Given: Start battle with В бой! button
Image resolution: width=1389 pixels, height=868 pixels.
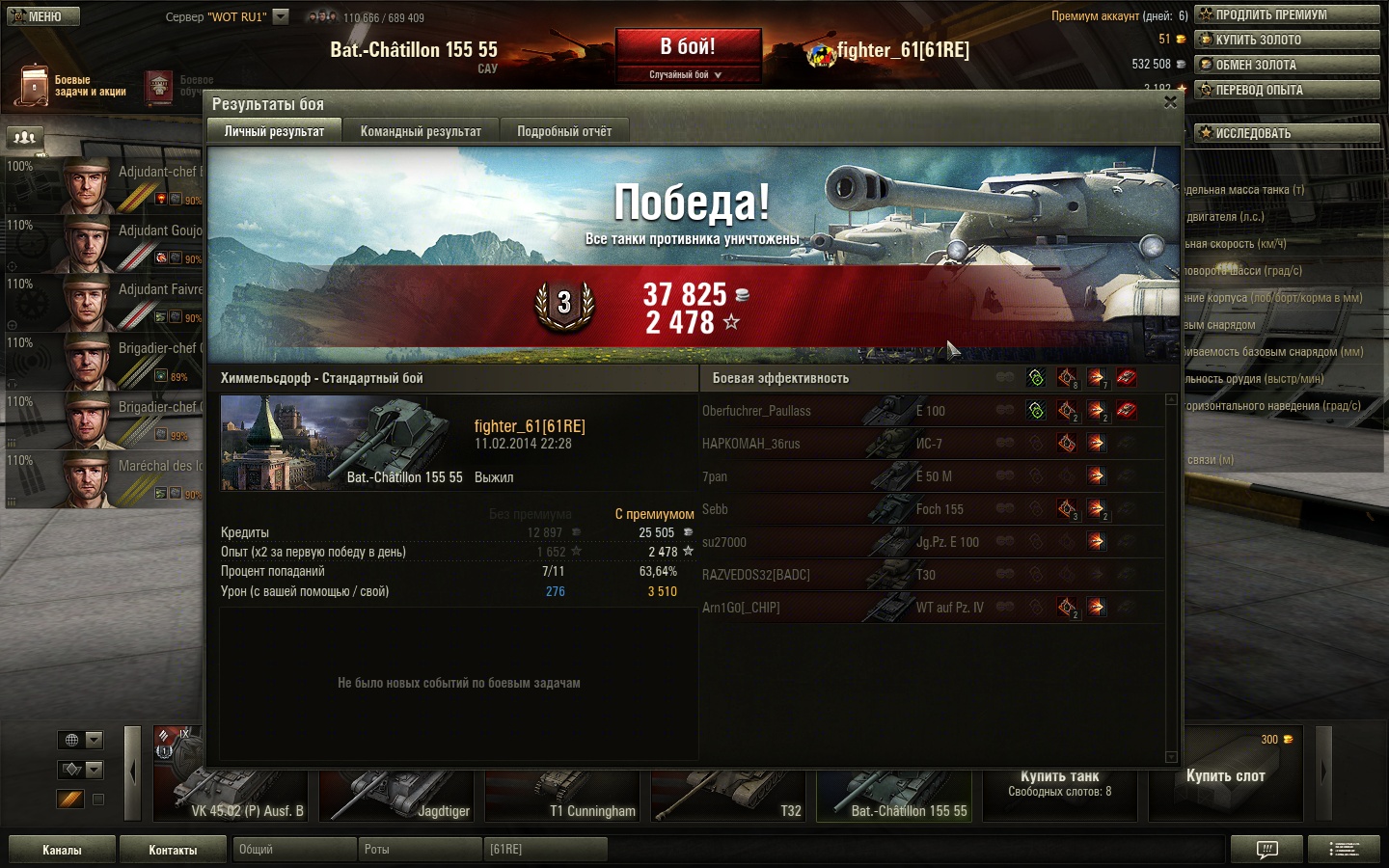Looking at the screenshot, I should point(688,47).
